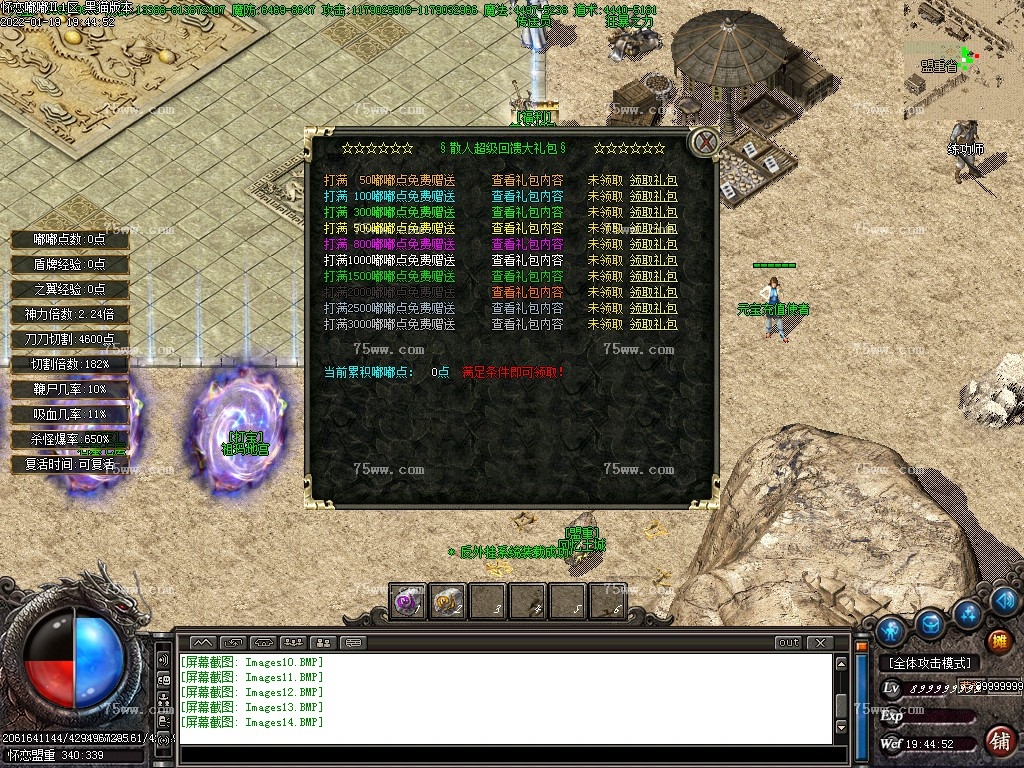Open the minimap in the top-right corner
Image resolution: width=1024 pixels, height=768 pixels.
[962, 58]
